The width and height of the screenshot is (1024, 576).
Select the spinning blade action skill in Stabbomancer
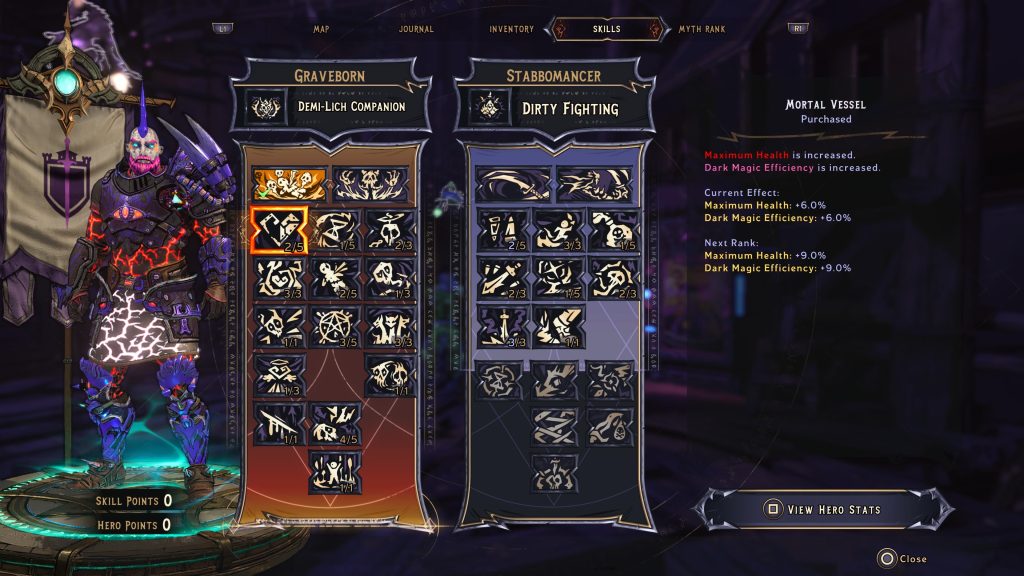click(x=512, y=184)
